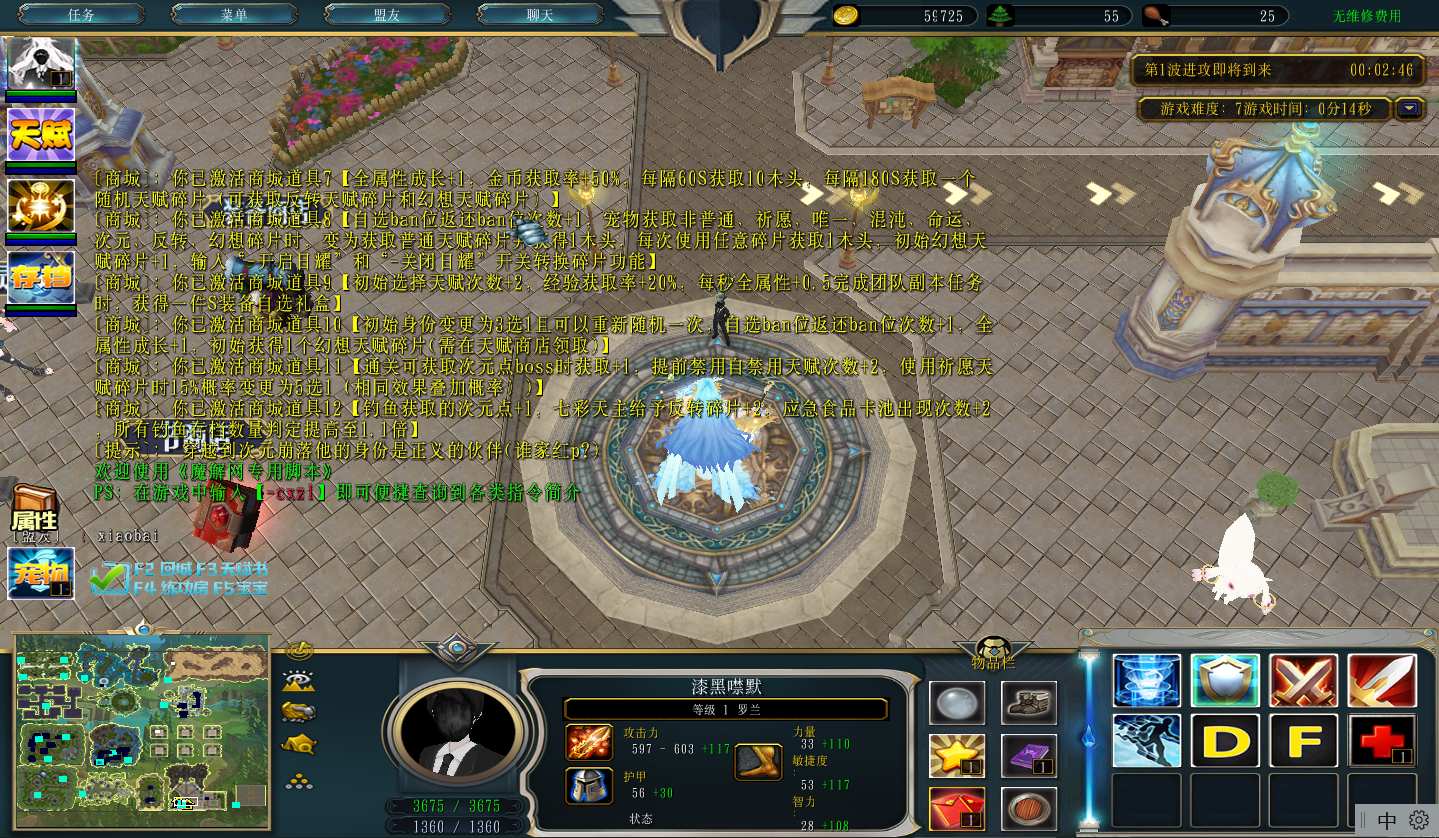
Task: Click the minimap
Action: [141, 730]
